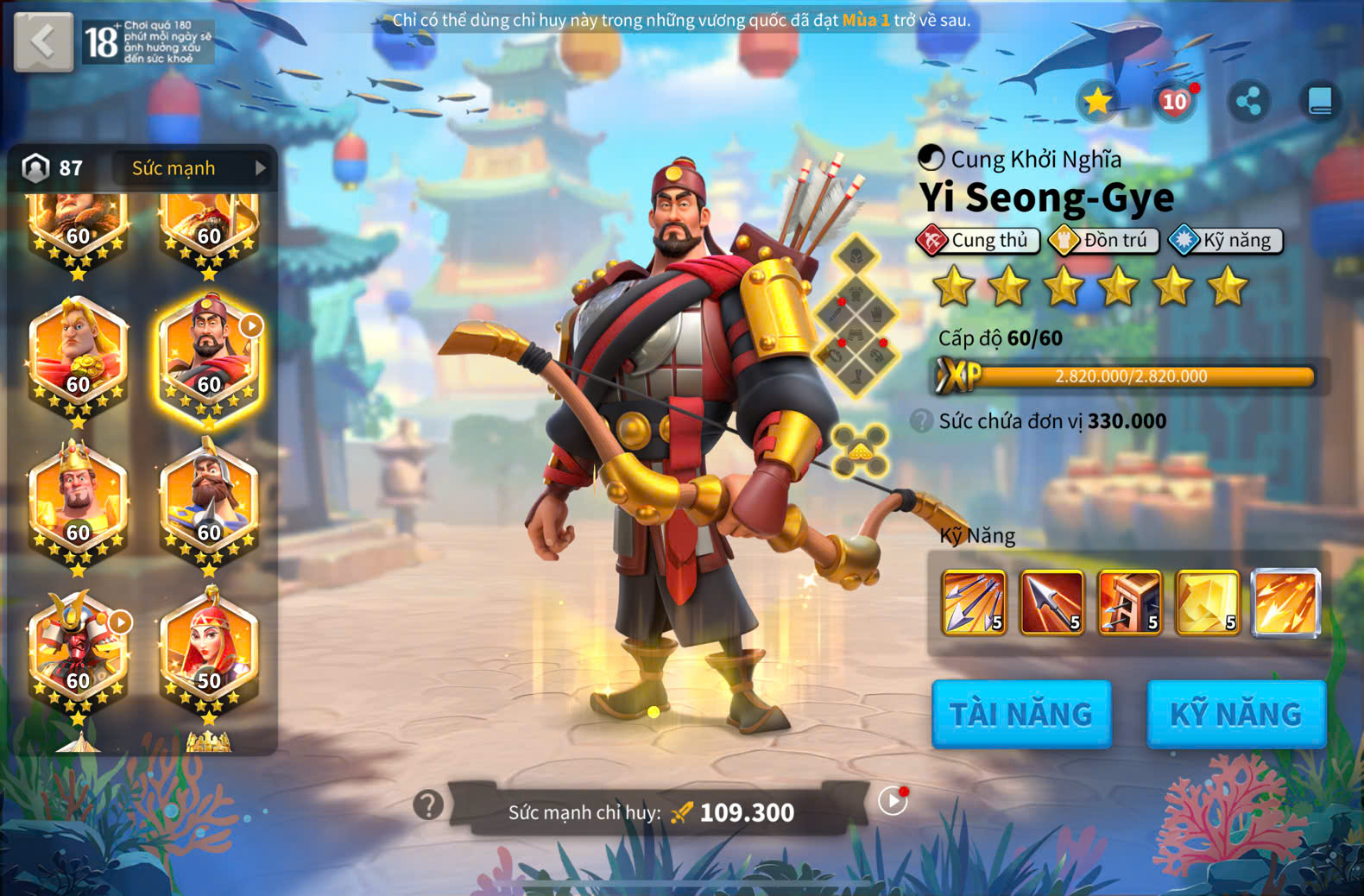Select the flaming slash expertise skill icon
This screenshot has width=1364, height=896.
(1285, 603)
